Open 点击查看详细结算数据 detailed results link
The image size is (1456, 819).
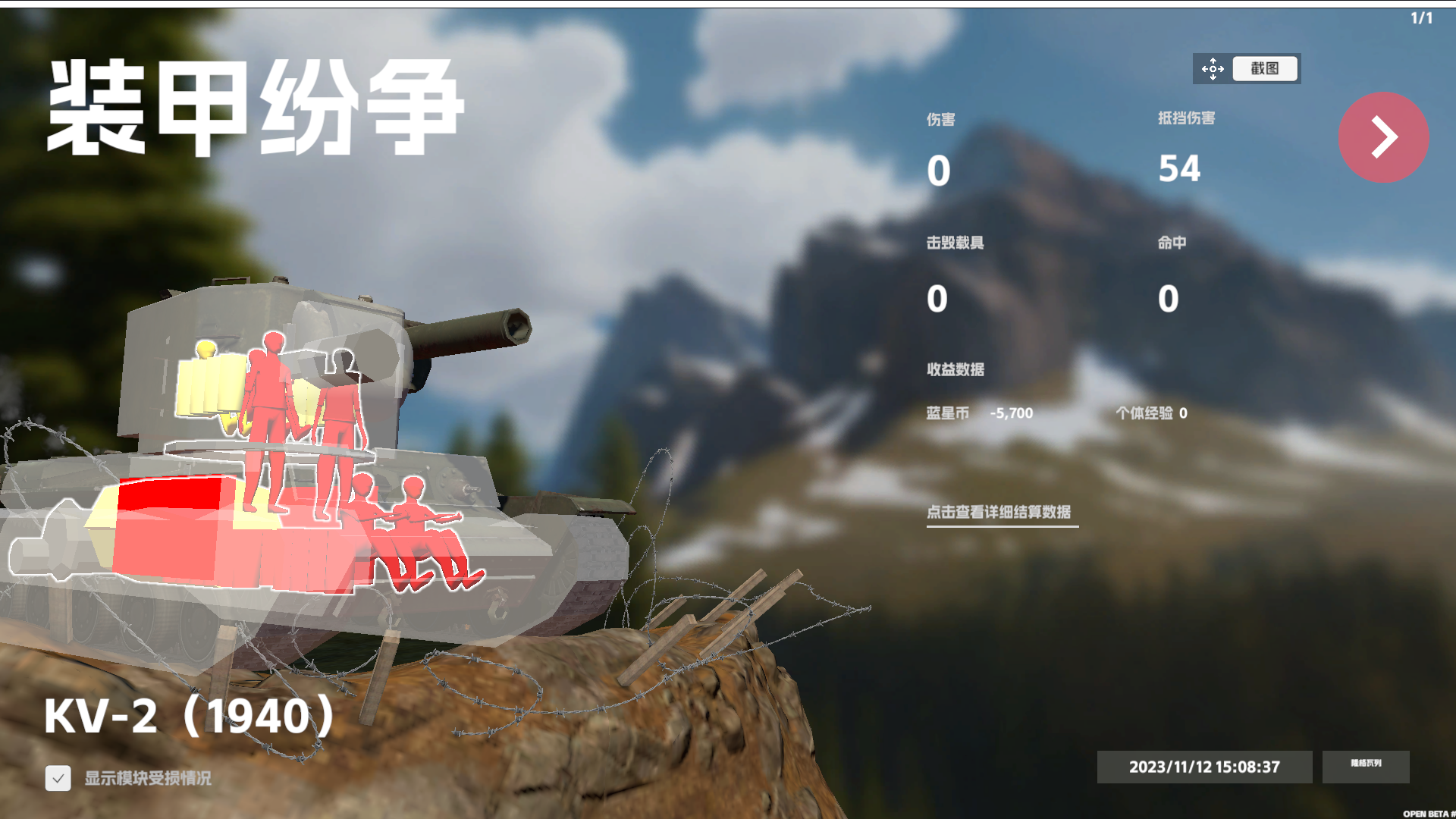pyautogui.click(x=1001, y=511)
